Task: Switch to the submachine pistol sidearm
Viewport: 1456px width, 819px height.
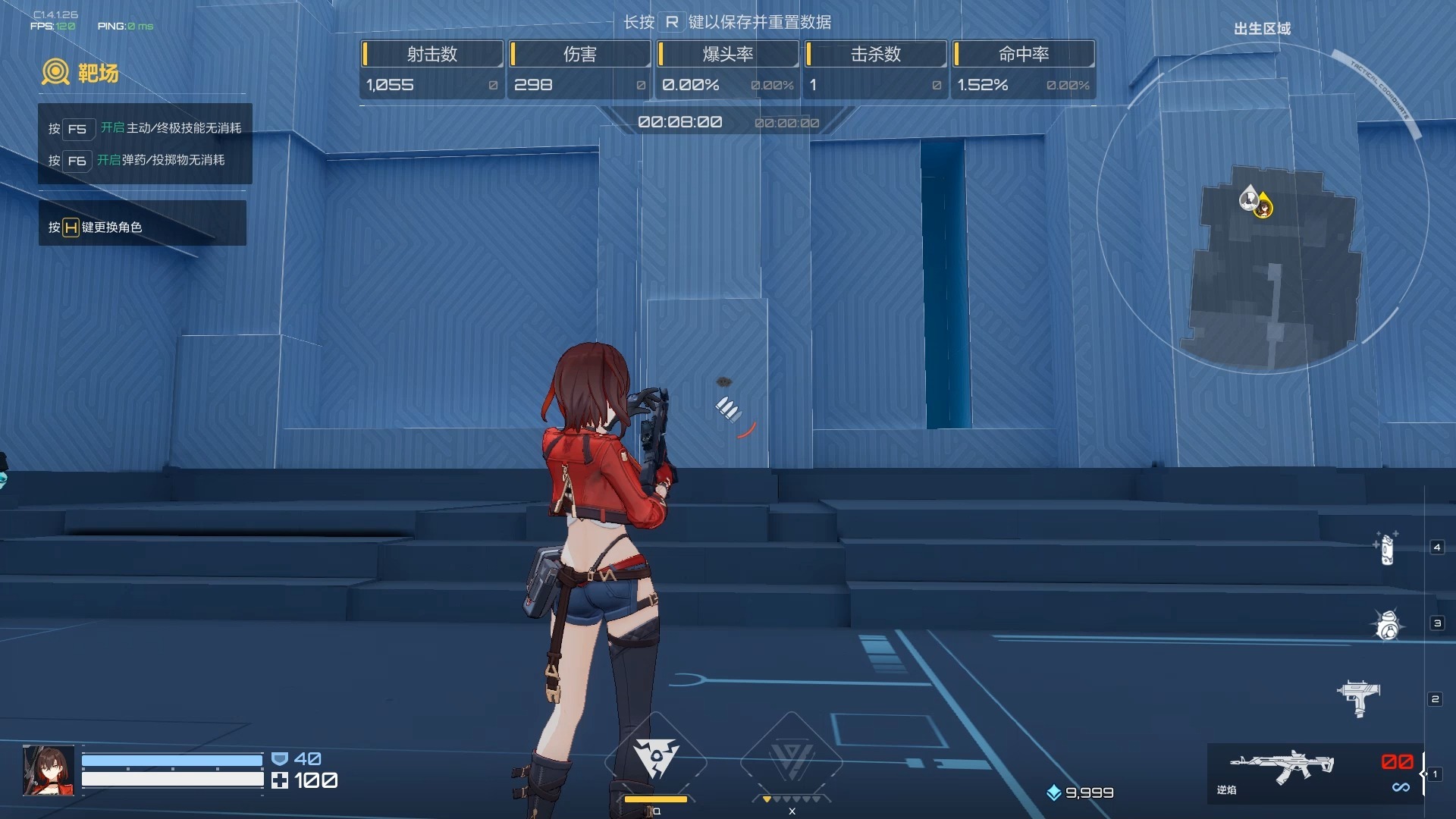Action: click(x=1359, y=698)
